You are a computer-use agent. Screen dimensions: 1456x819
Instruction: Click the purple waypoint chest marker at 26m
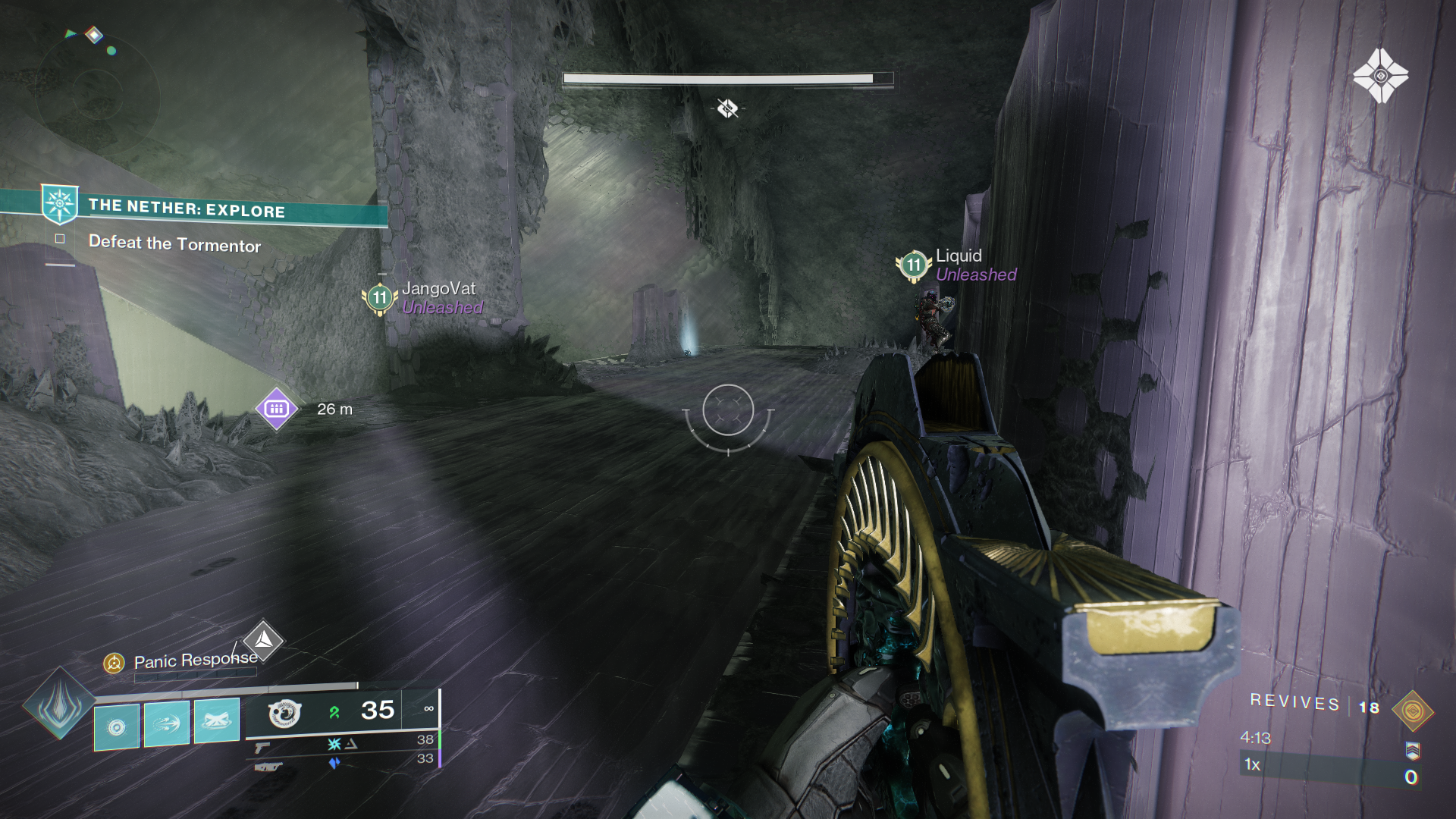point(275,409)
